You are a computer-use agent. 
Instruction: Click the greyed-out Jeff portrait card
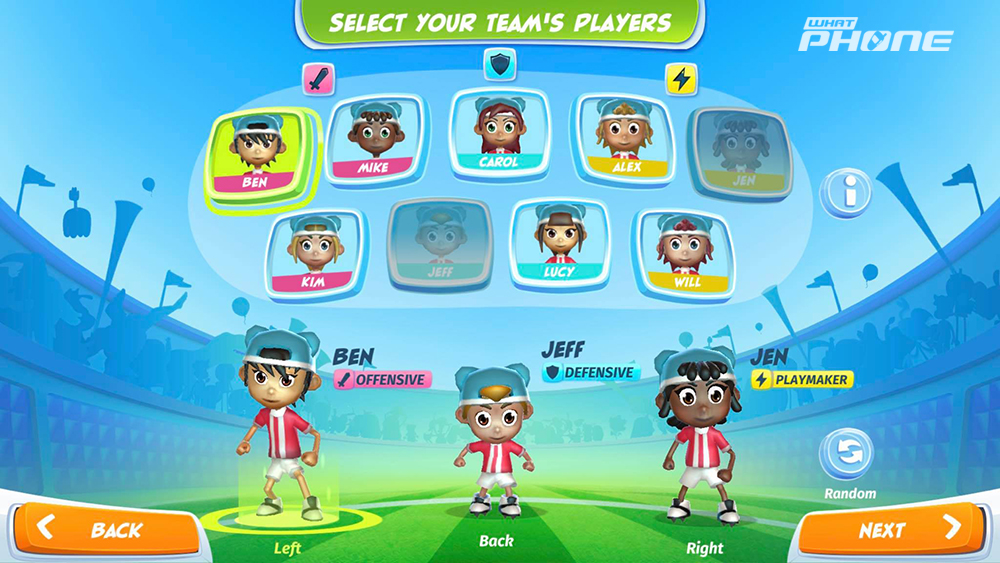click(439, 244)
